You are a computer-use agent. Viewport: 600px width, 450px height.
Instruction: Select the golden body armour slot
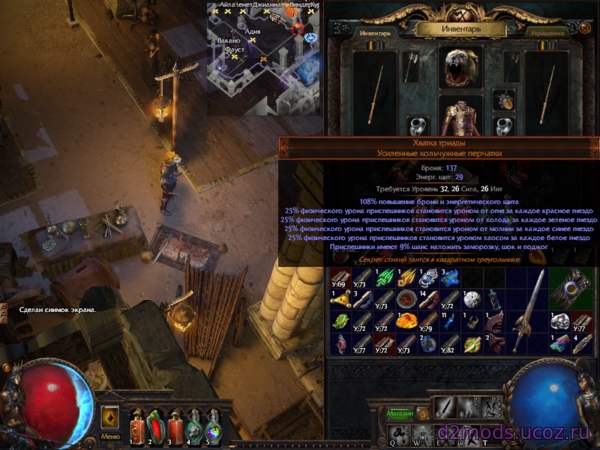tap(461, 117)
